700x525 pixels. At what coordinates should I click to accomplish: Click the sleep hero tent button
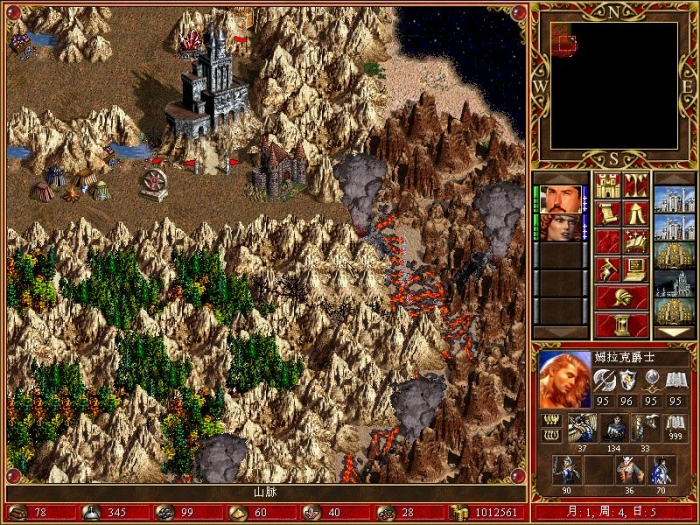point(635,213)
